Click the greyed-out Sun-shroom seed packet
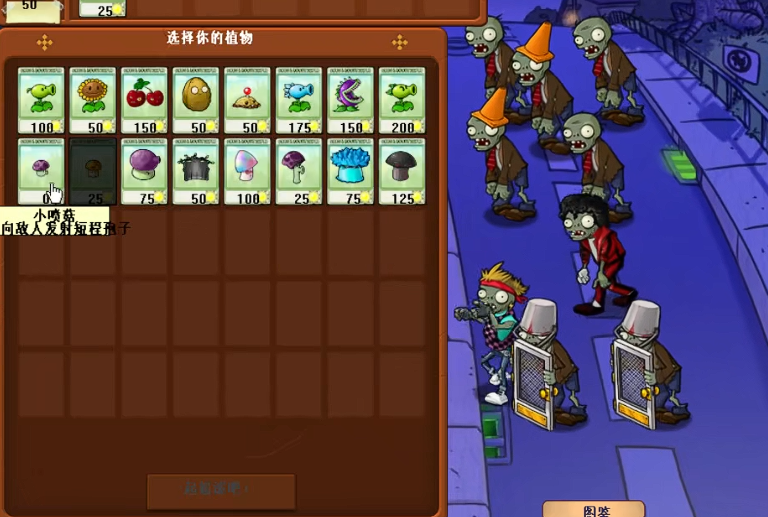768x517 pixels. (x=93, y=171)
